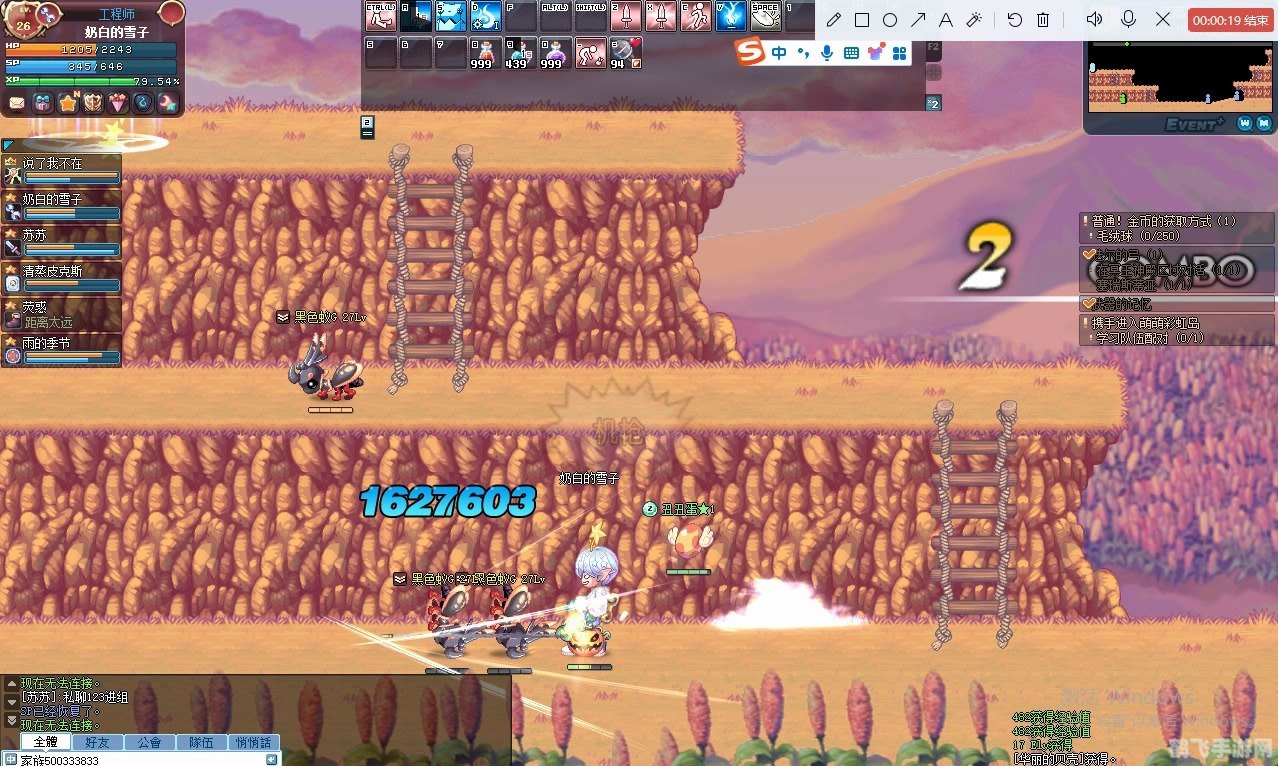
Task: Select party member 雨的季节
Action: pos(62,349)
